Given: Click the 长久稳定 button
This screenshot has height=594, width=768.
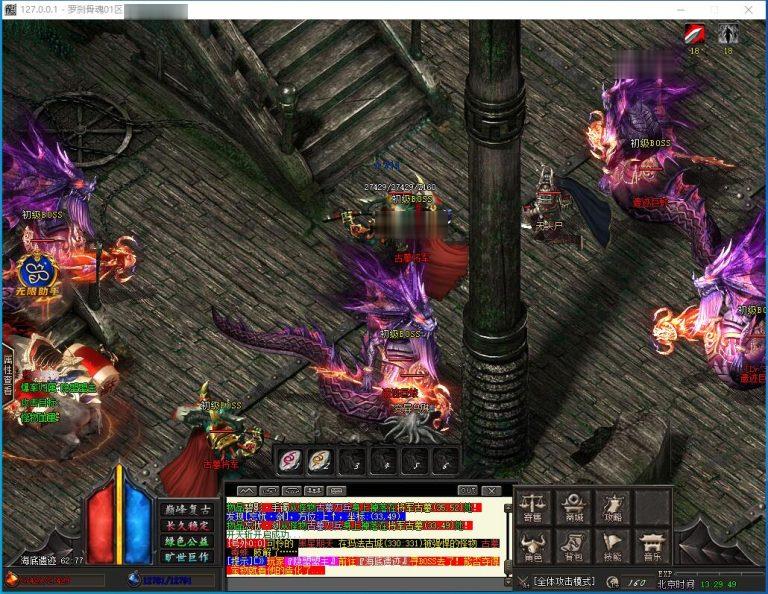Looking at the screenshot, I should click(187, 525).
